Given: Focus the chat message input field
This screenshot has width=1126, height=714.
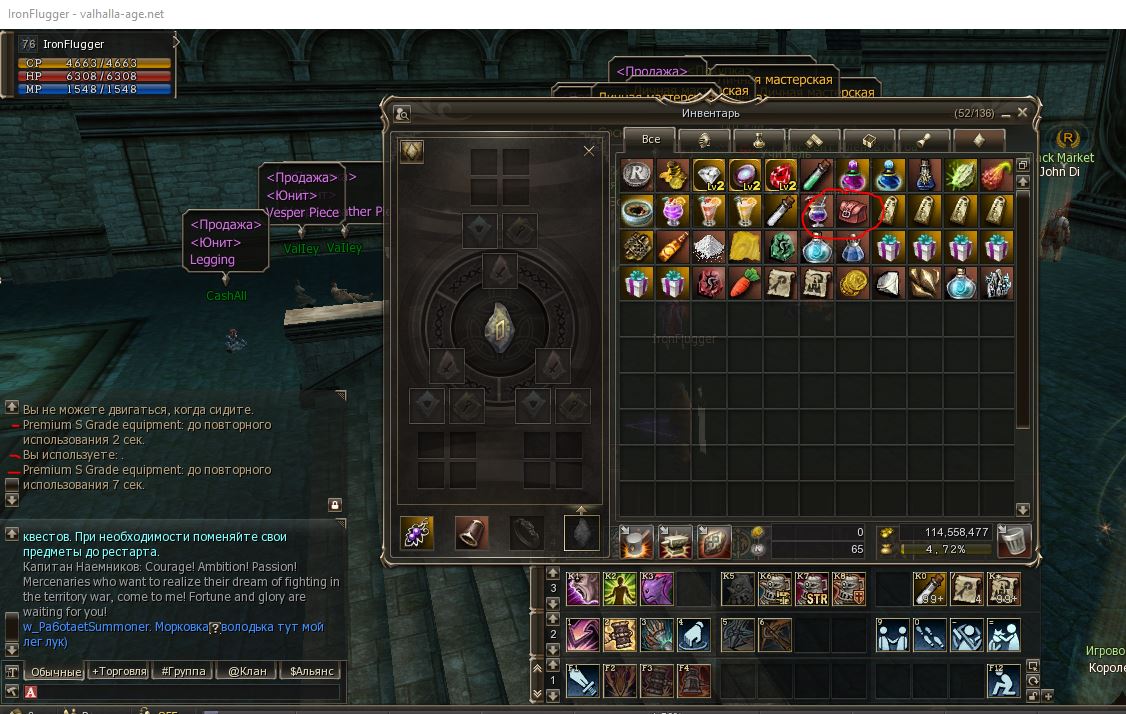Looking at the screenshot, I should point(185,691).
